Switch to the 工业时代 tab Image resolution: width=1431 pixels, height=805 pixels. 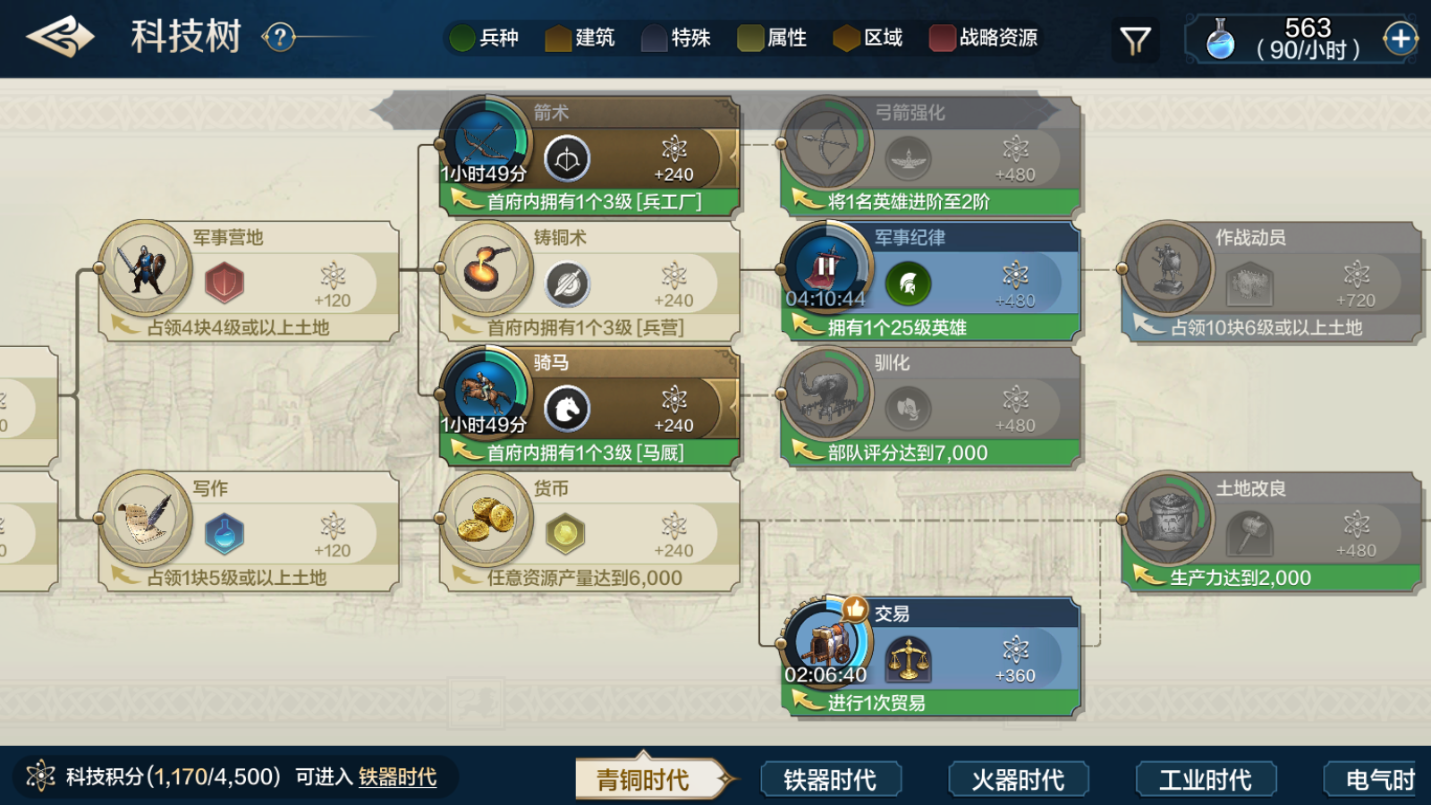[x=1205, y=779]
